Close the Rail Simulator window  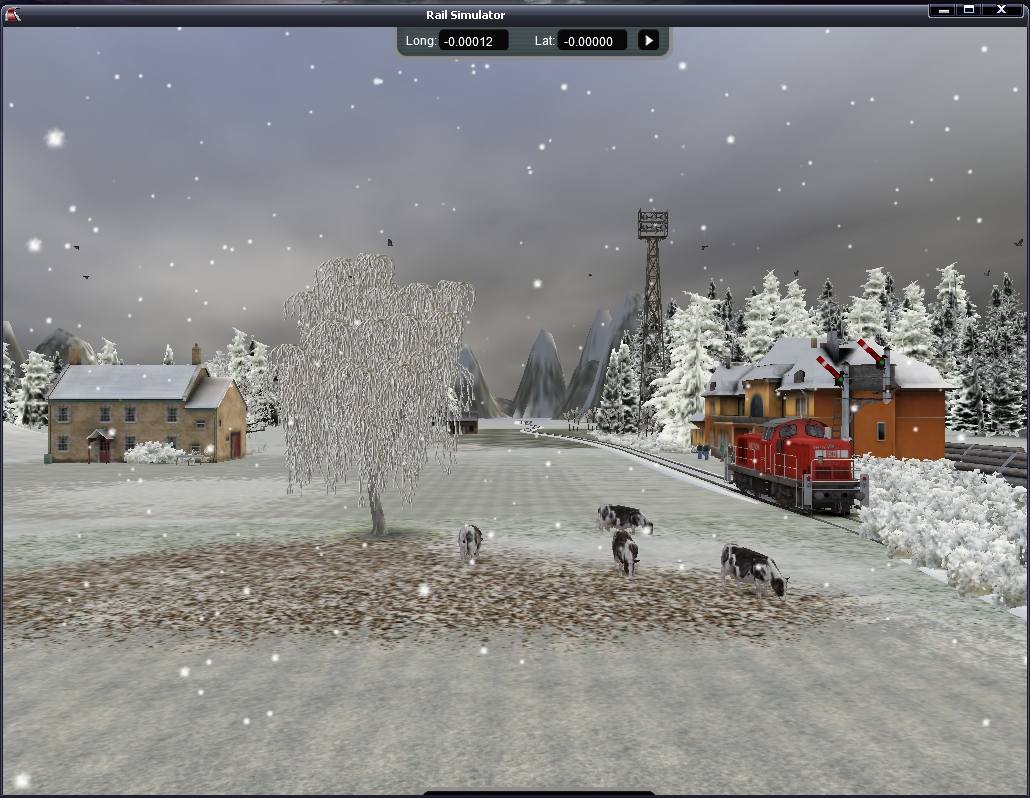[x=1002, y=11]
